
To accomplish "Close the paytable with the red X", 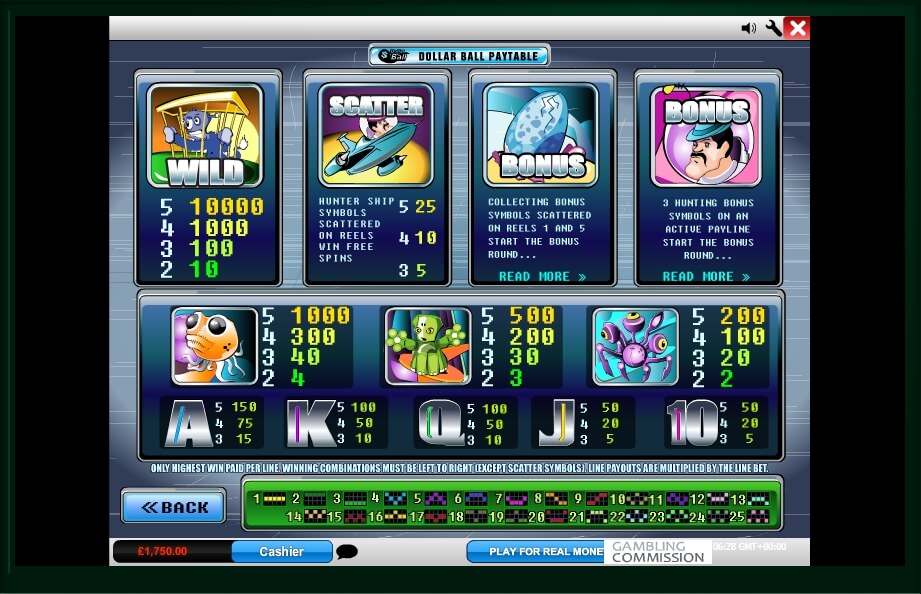I will (x=797, y=28).
